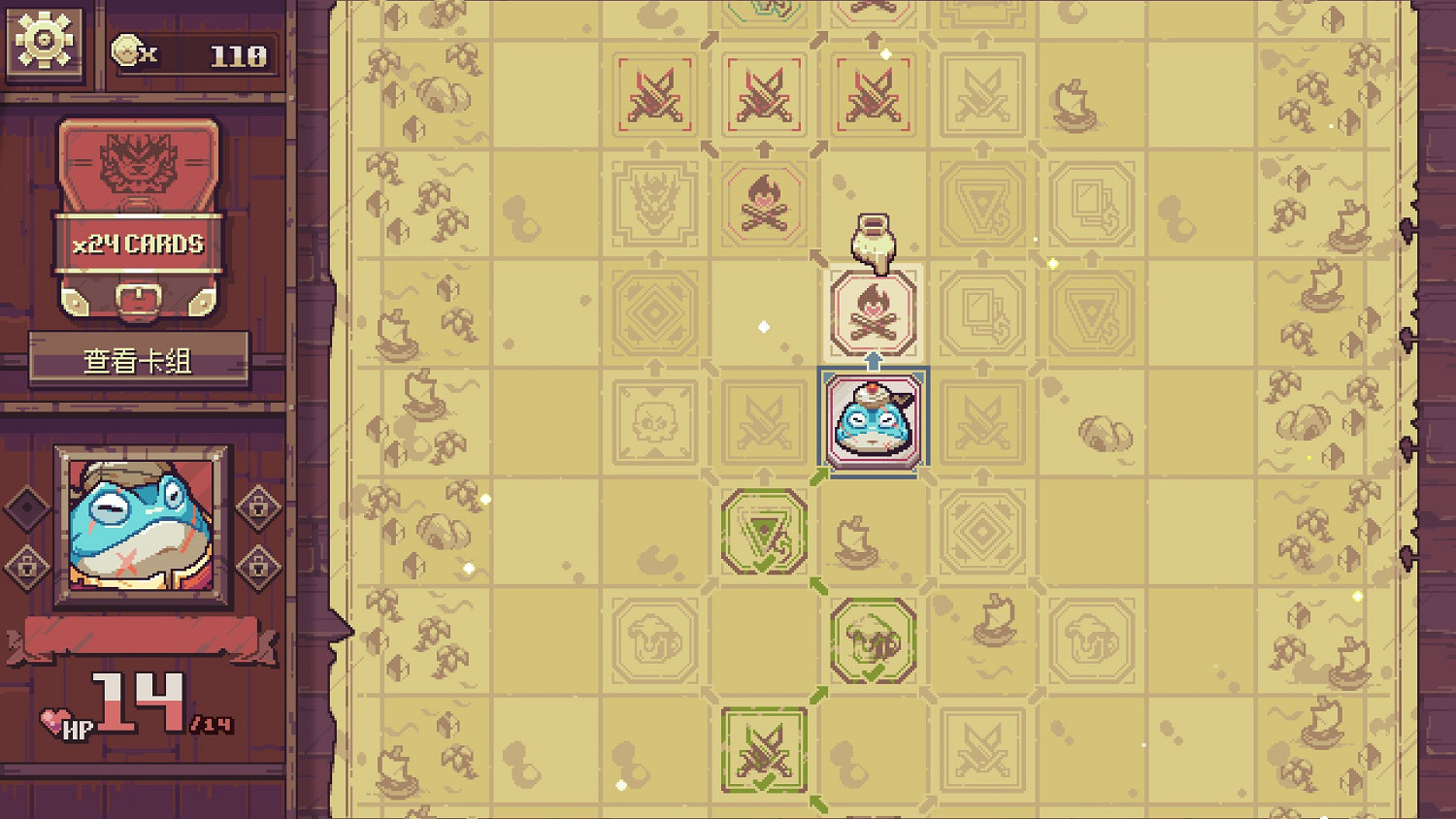Viewport: 1456px width, 819px height.
Task: Select the highlighted campfire rest node
Action: [x=872, y=311]
